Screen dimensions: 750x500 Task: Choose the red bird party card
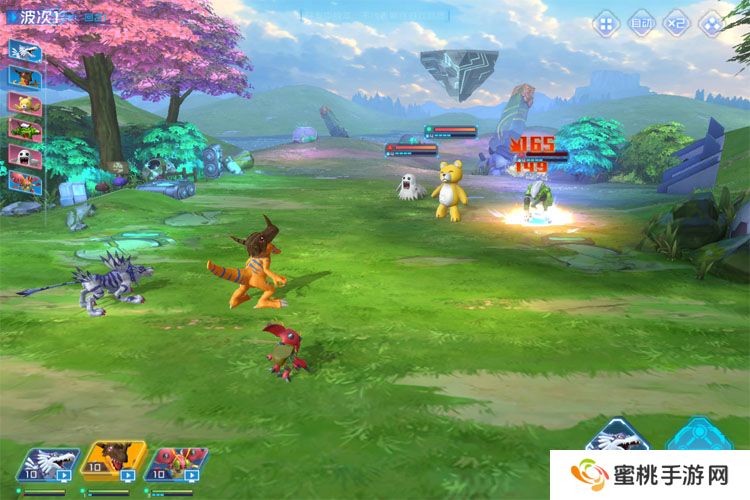pos(176,464)
